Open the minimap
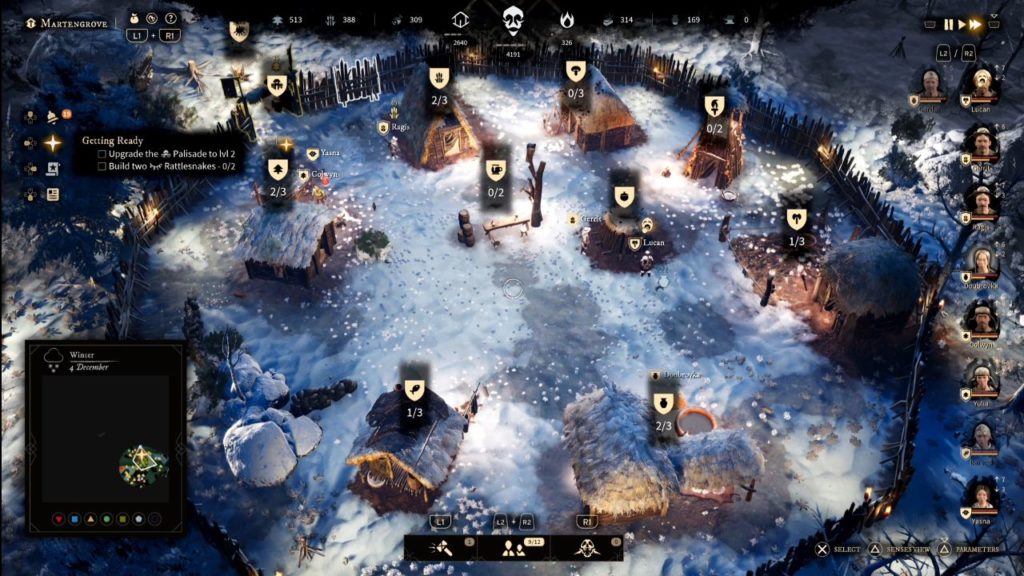Viewport: 1024px width, 576px height. coord(105,437)
